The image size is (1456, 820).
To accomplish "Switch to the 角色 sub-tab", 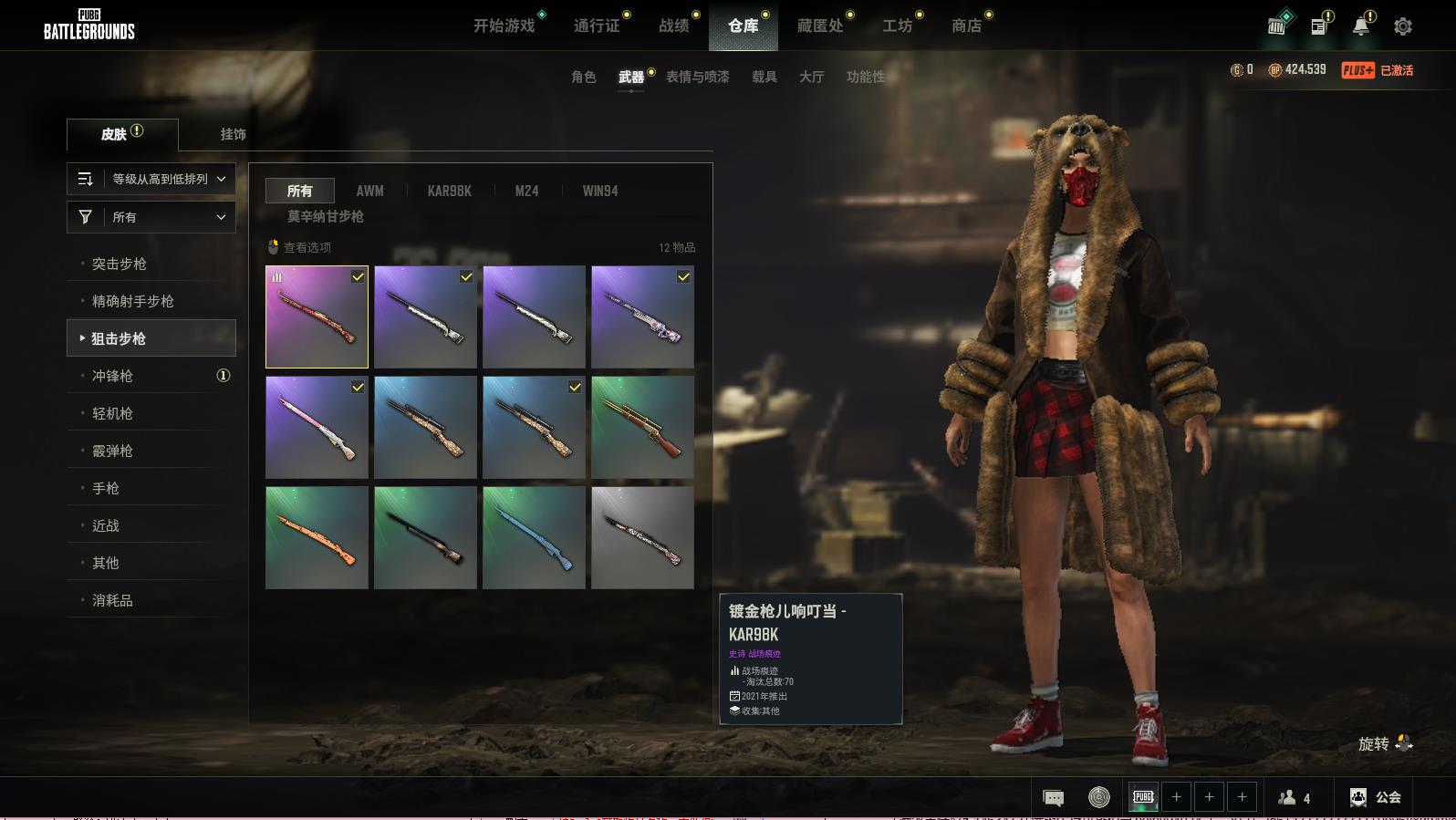I will (x=584, y=77).
